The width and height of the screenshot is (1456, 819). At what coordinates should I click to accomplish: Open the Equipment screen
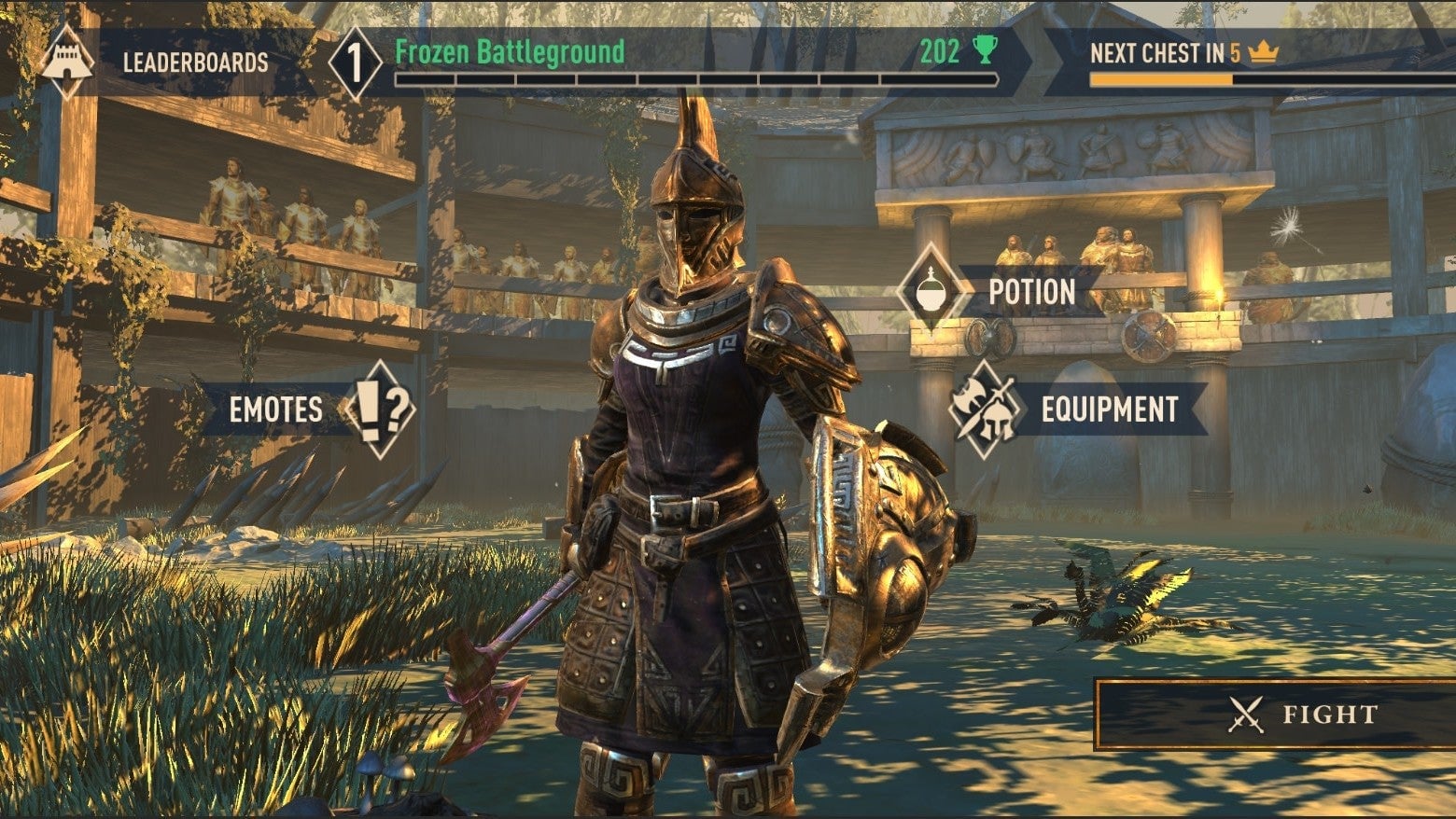point(1108,409)
